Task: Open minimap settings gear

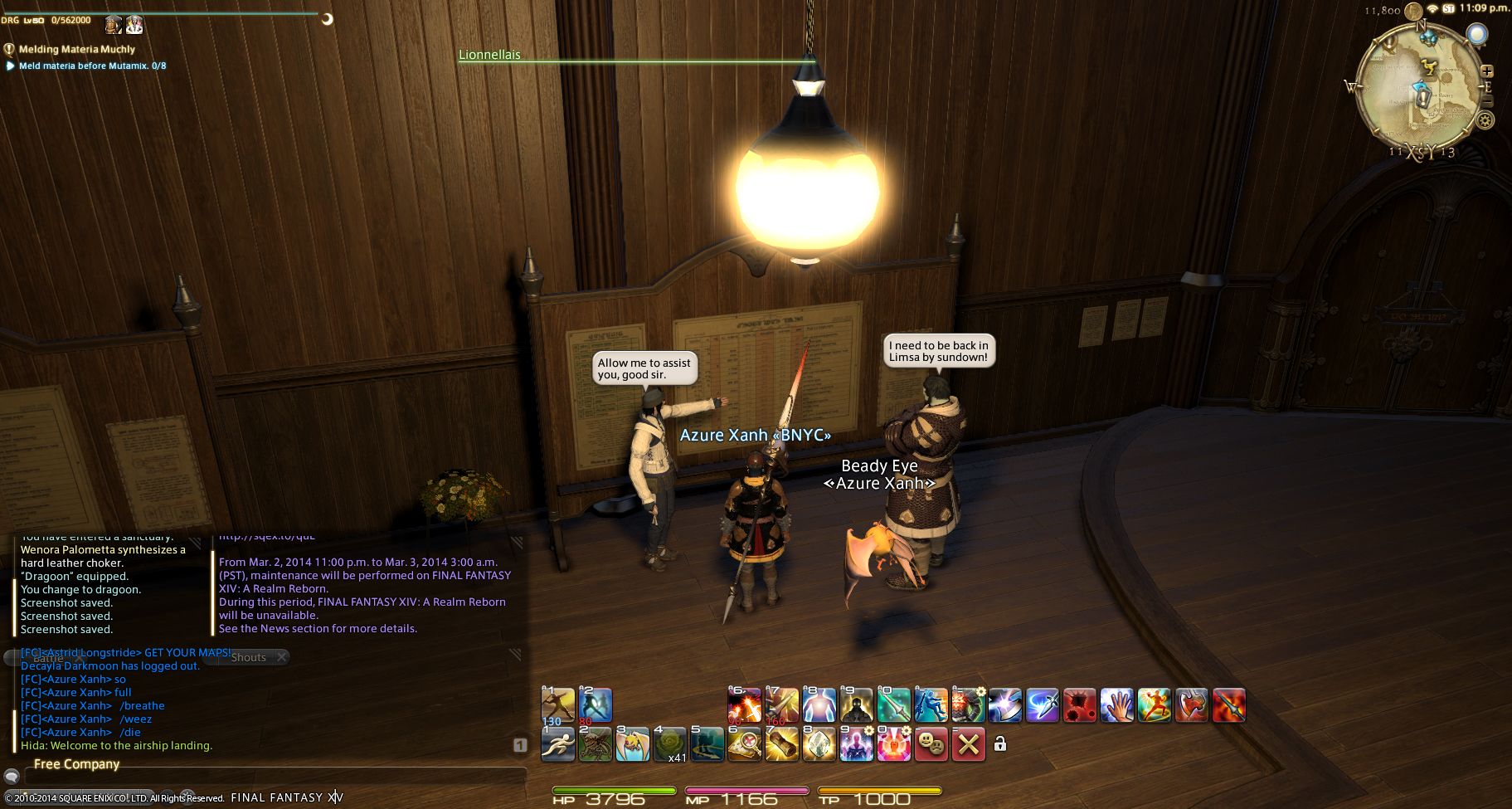Action: pos(1485,120)
